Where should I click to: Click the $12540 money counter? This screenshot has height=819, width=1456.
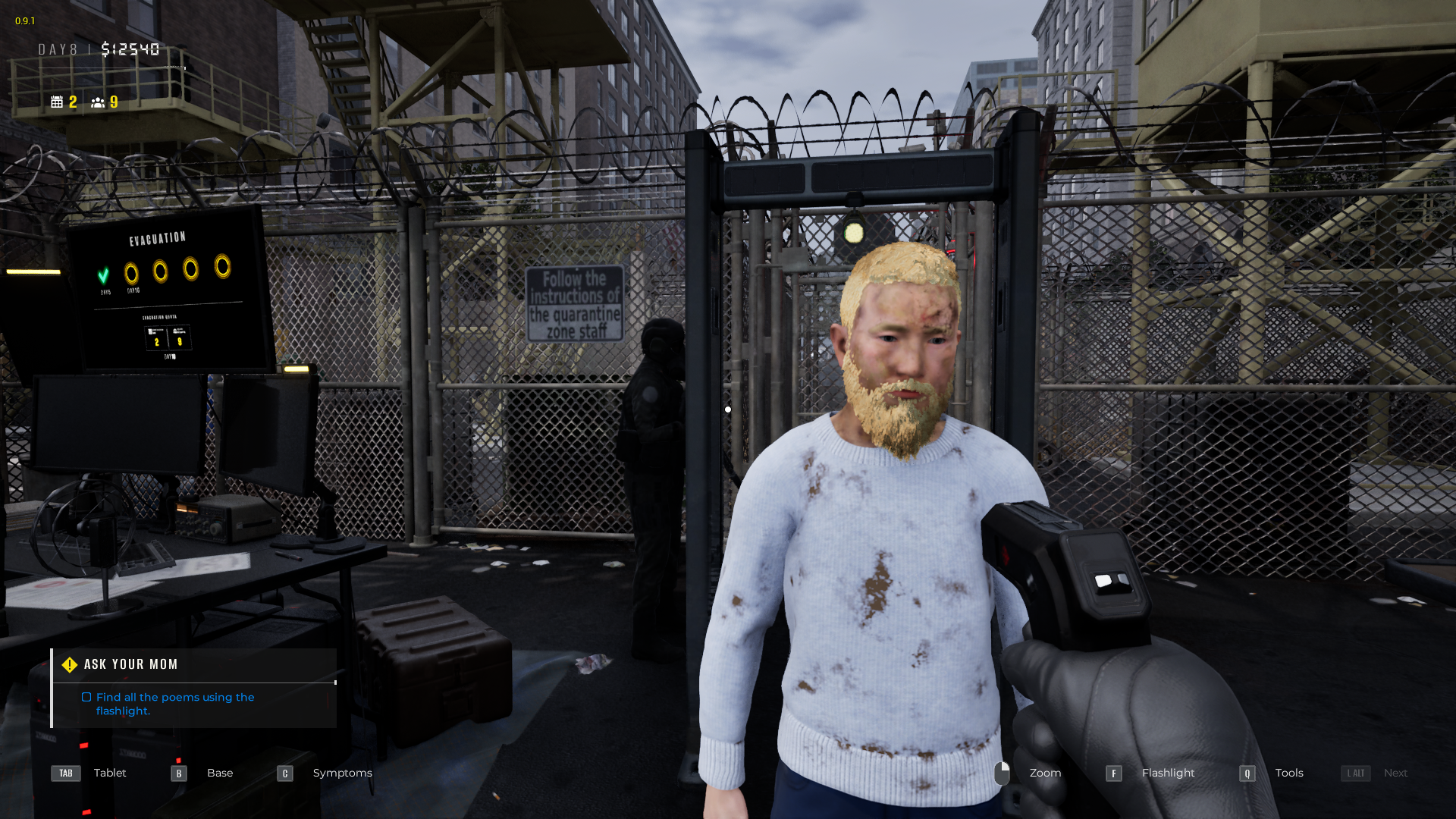click(x=130, y=49)
